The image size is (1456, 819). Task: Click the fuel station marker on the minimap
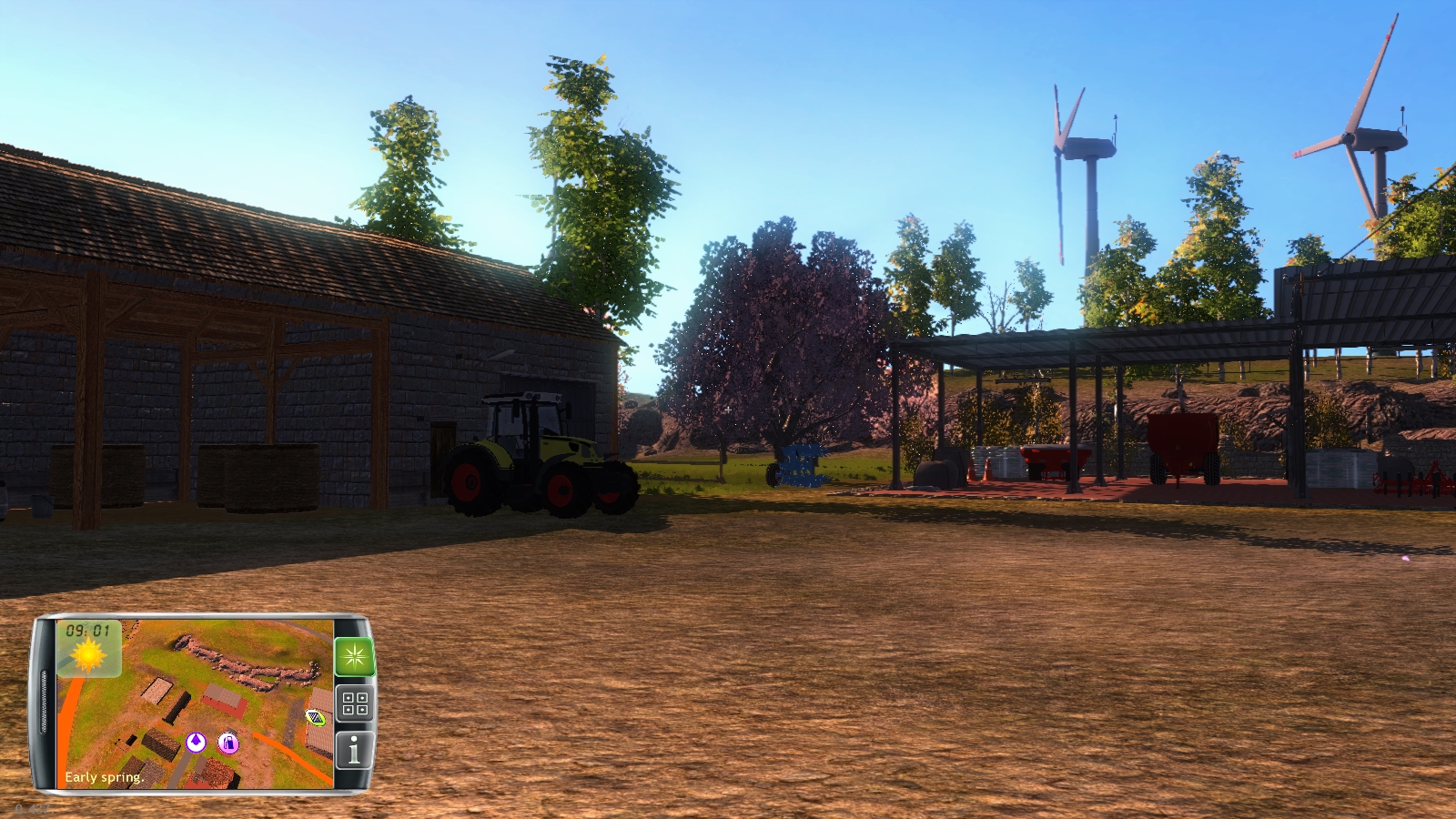(x=227, y=743)
